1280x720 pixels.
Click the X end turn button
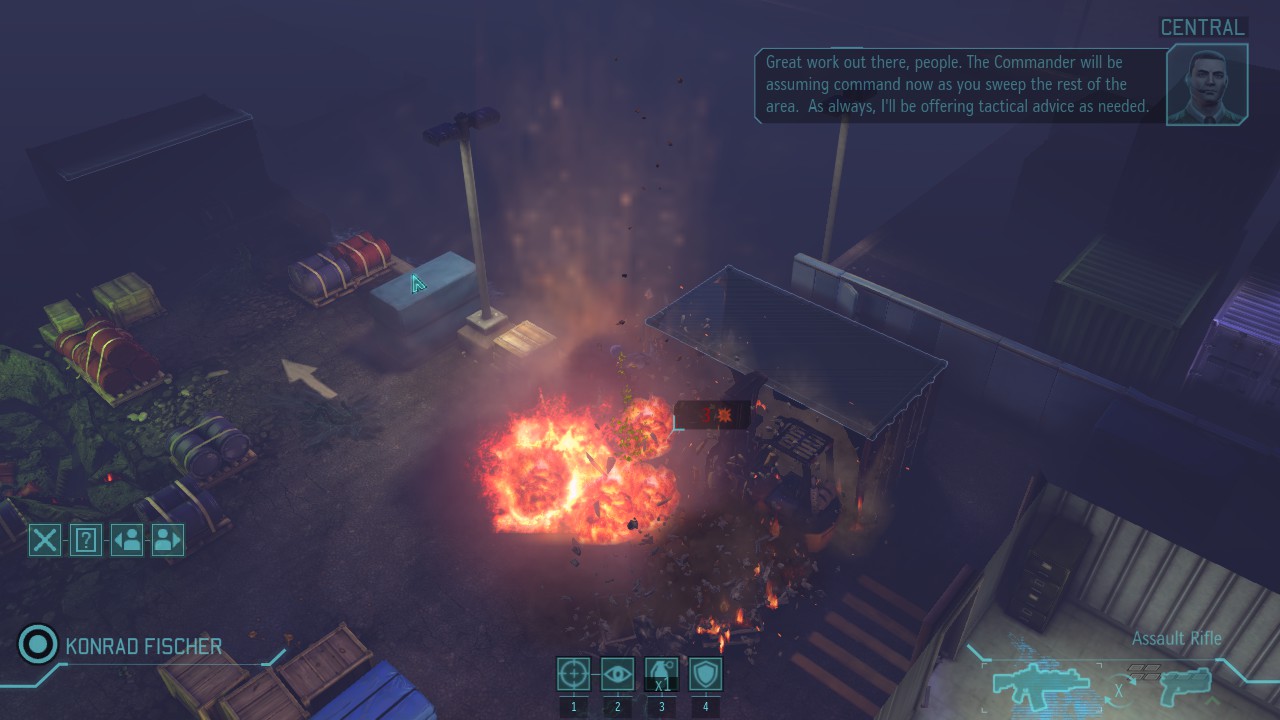45,540
